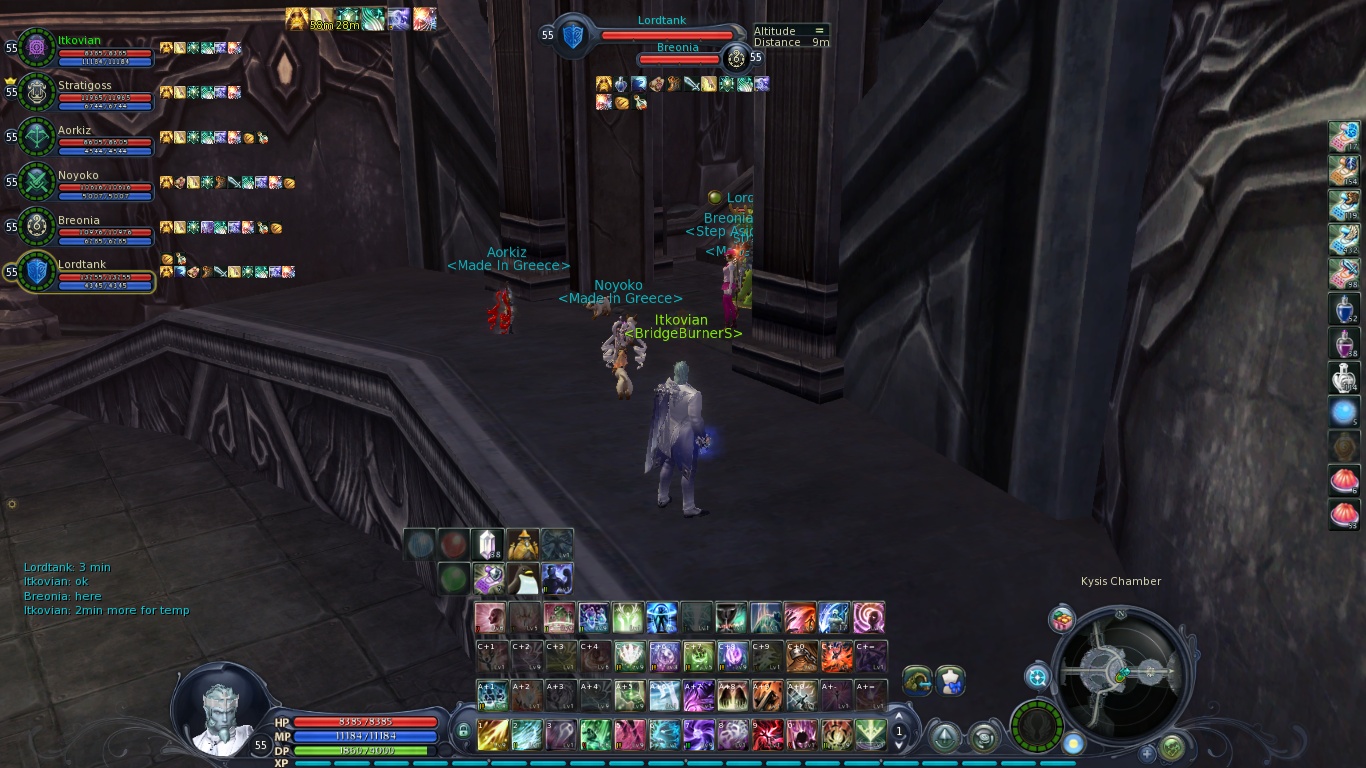The height and width of the screenshot is (768, 1366).
Task: Toggle the hotbar padlock lock
Action: coord(463,733)
